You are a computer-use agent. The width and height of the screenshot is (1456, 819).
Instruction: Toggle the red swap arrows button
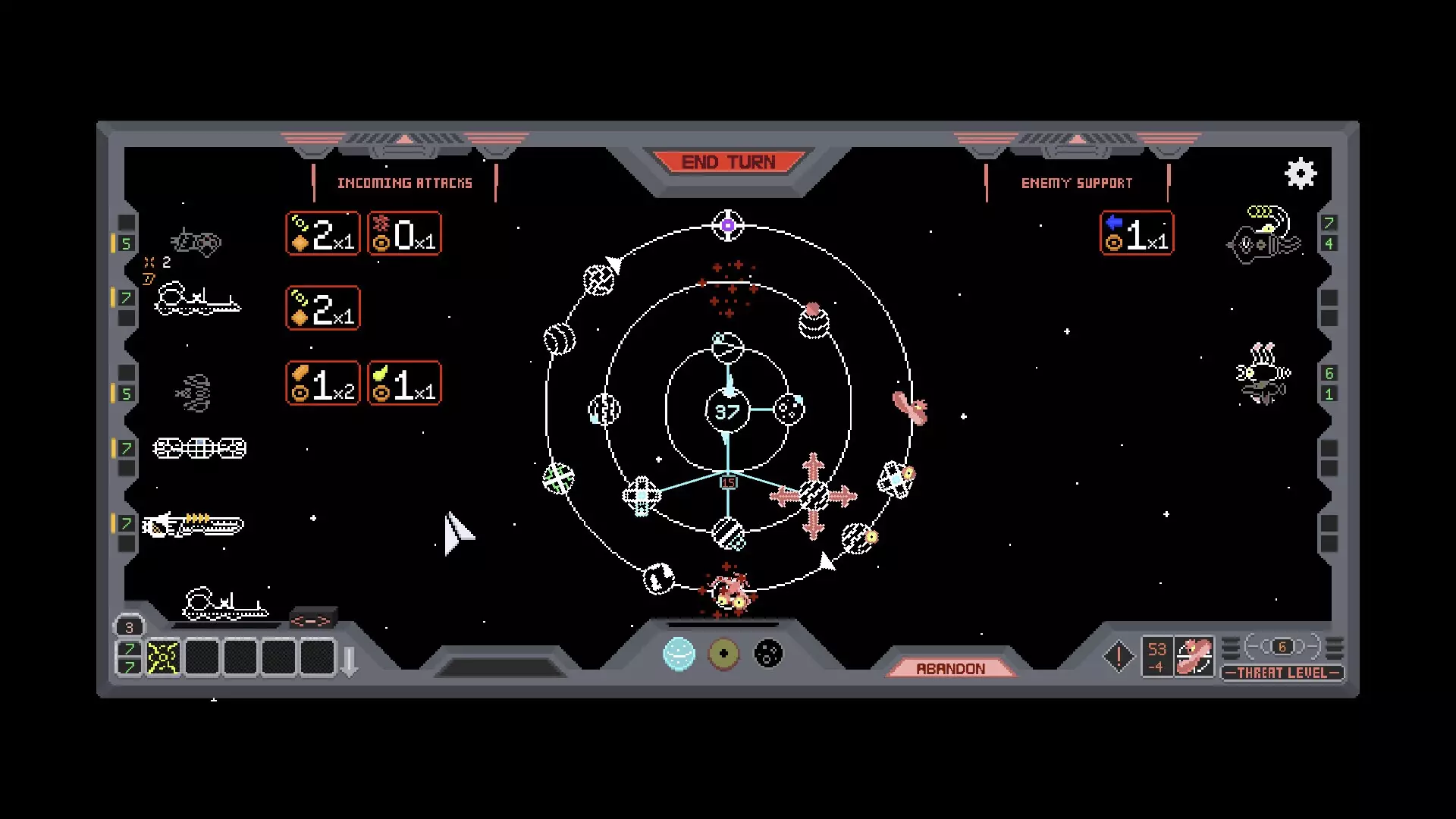click(312, 621)
